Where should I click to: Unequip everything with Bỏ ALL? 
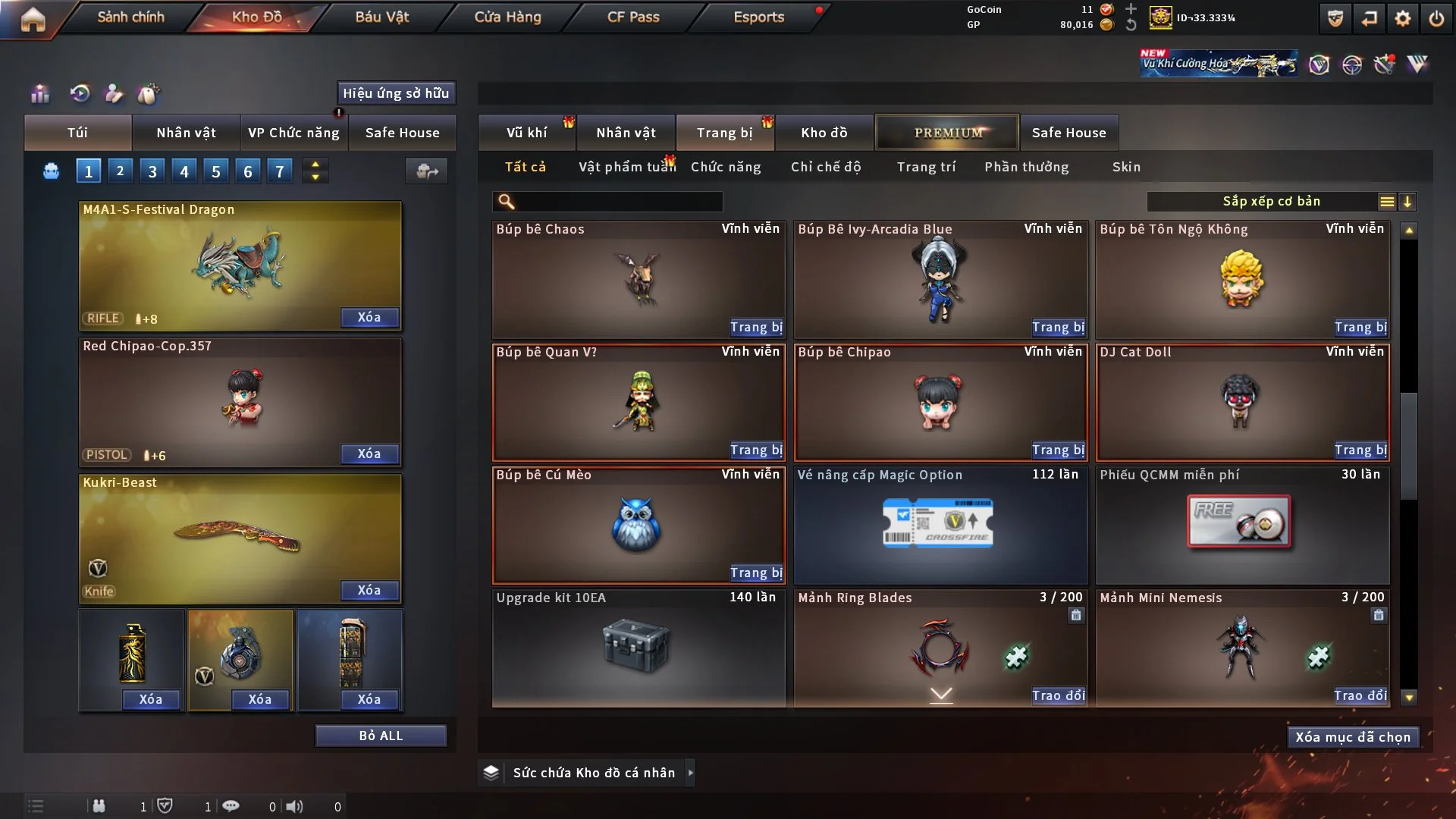[x=381, y=736]
